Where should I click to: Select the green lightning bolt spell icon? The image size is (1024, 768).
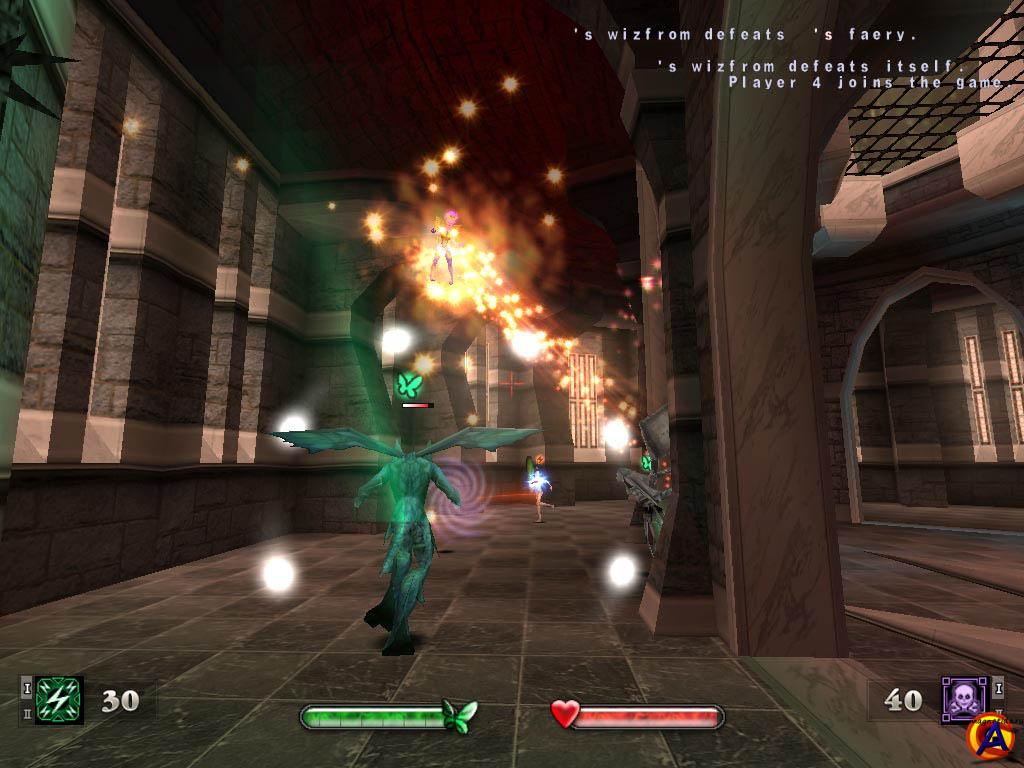tap(57, 699)
